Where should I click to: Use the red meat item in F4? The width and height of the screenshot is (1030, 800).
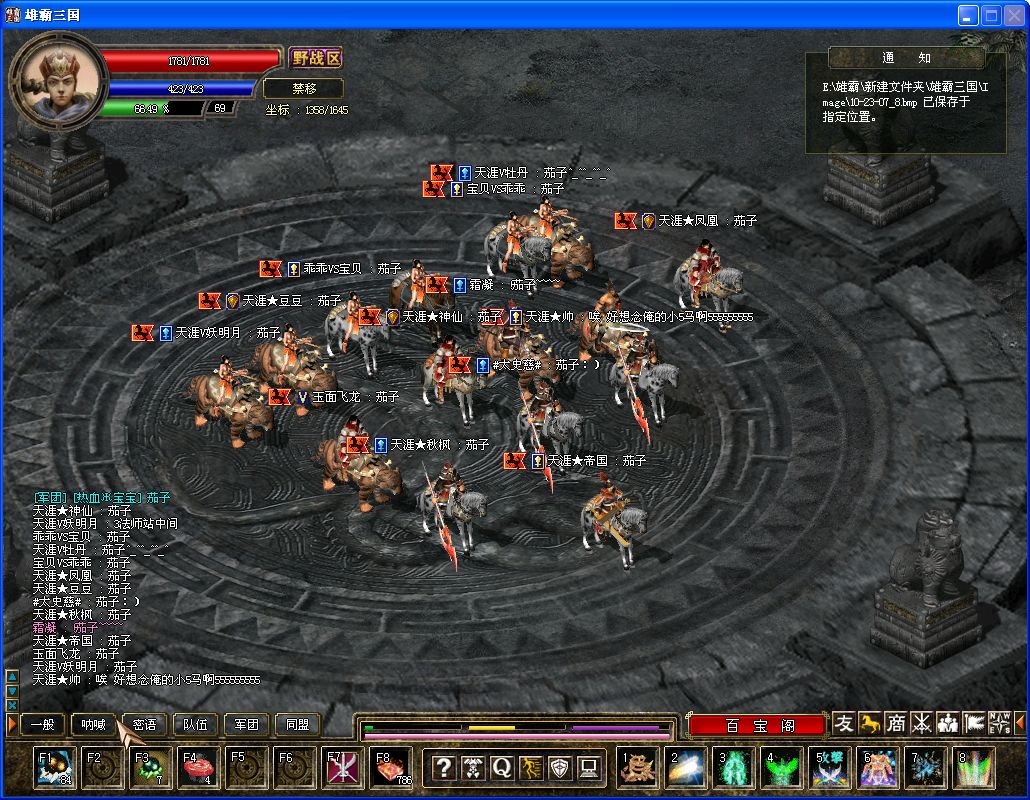click(198, 768)
